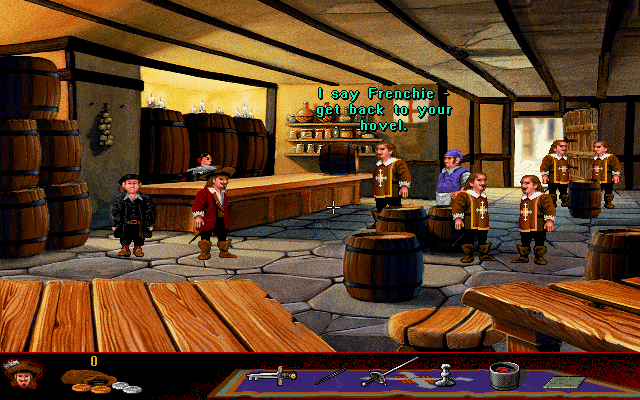Select the paper note in inventory
The height and width of the screenshot is (400, 640).
coord(558,381)
